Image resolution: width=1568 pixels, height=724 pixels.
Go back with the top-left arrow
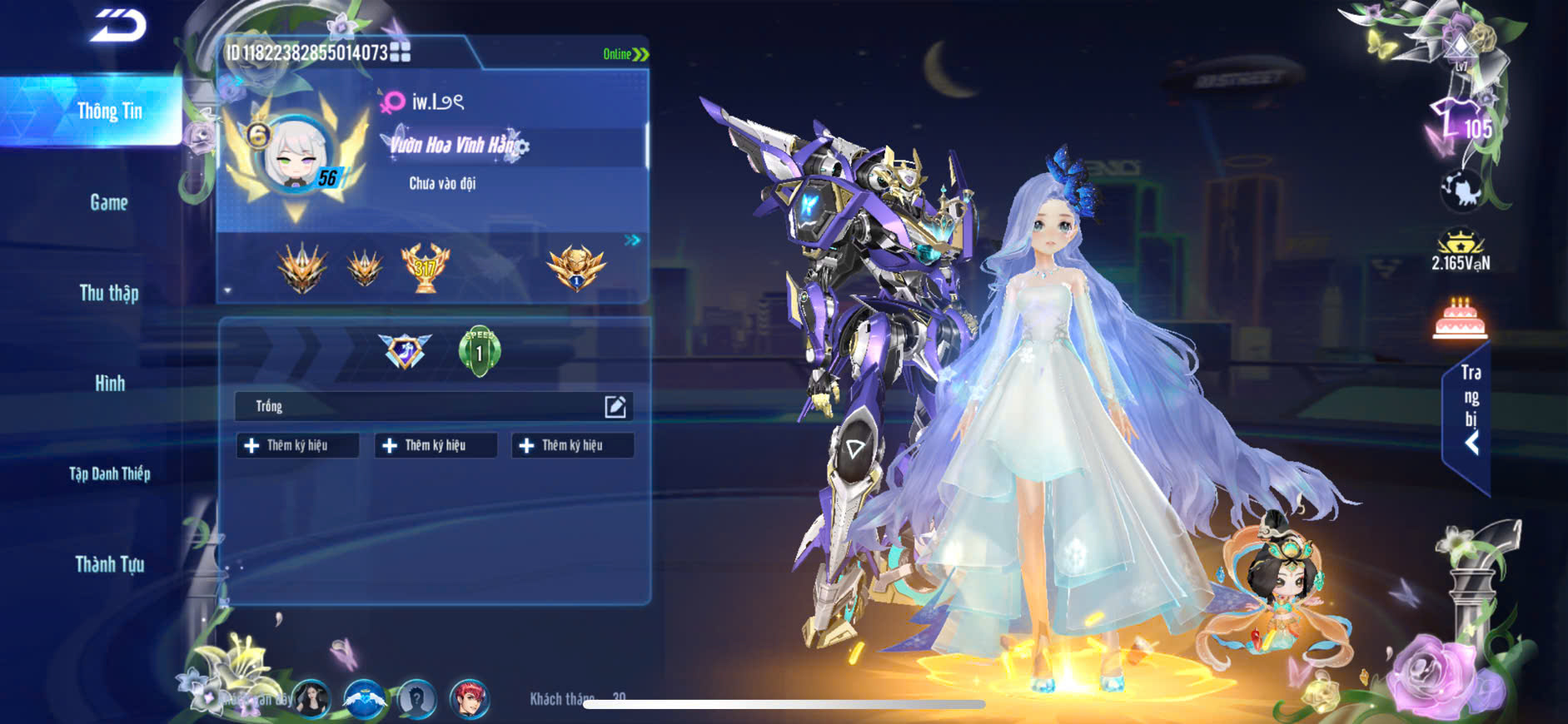click(x=118, y=26)
